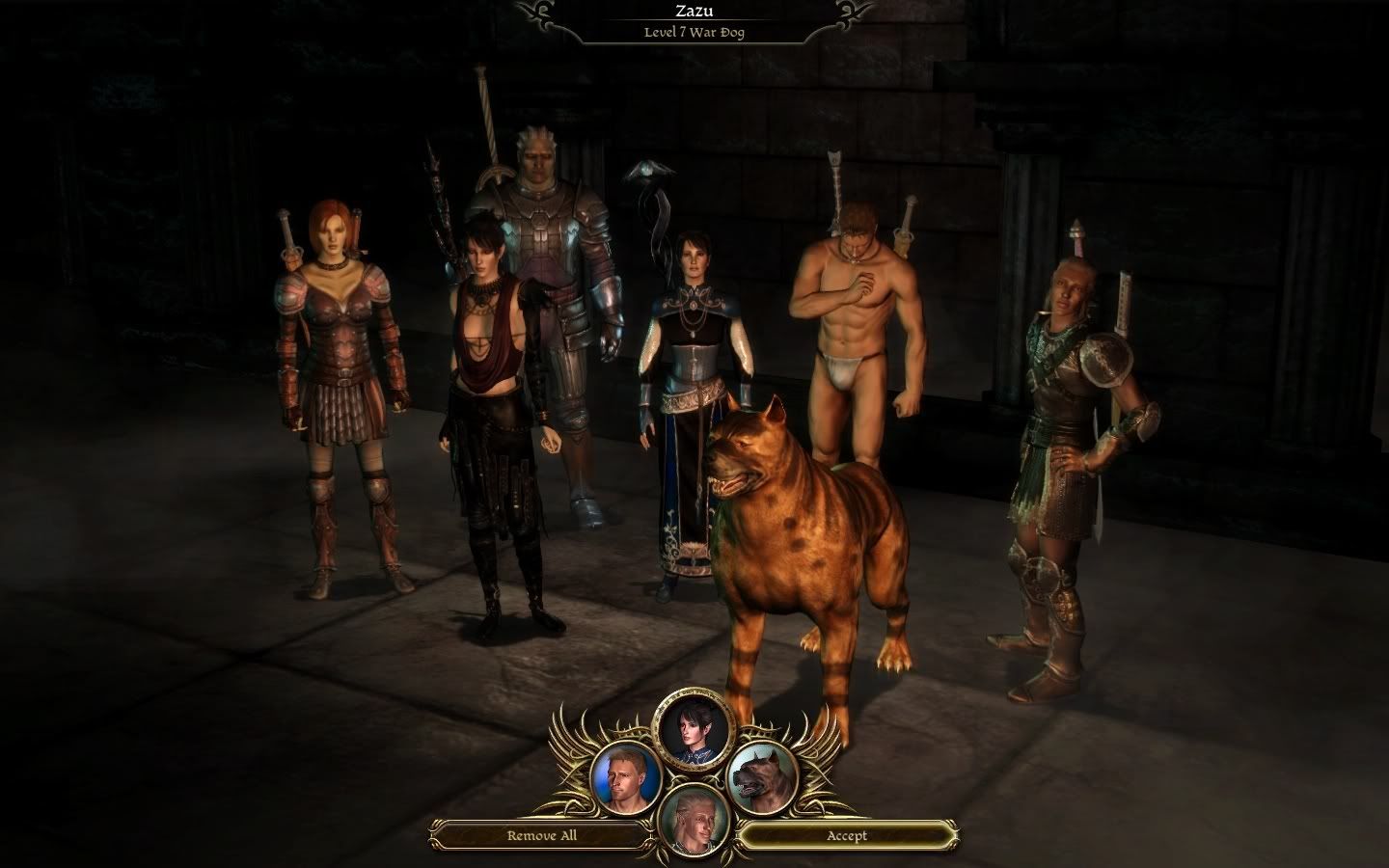Pick the blond elf portrait

tap(694, 822)
